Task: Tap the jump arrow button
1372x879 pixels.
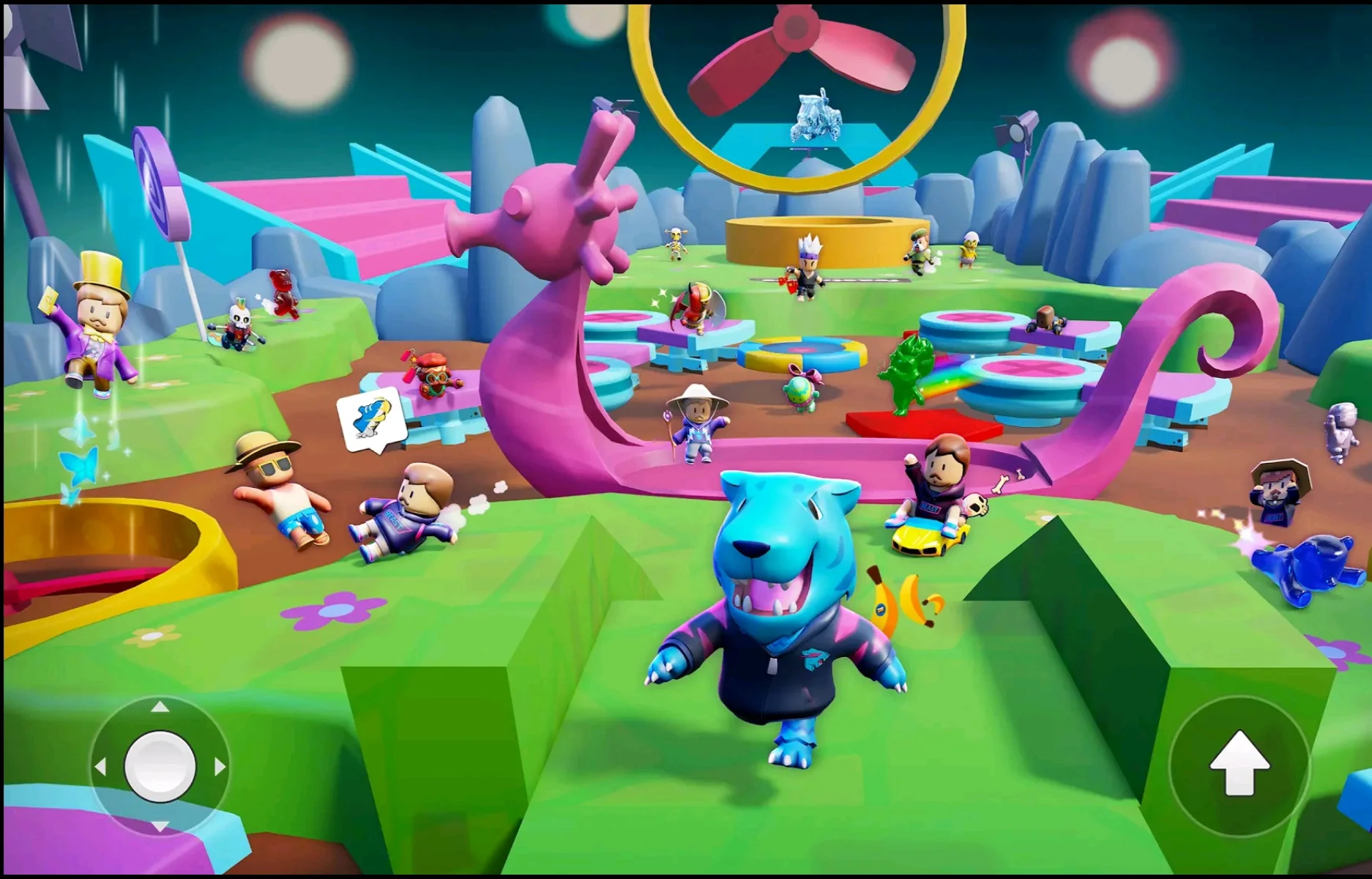Action: tap(1239, 764)
